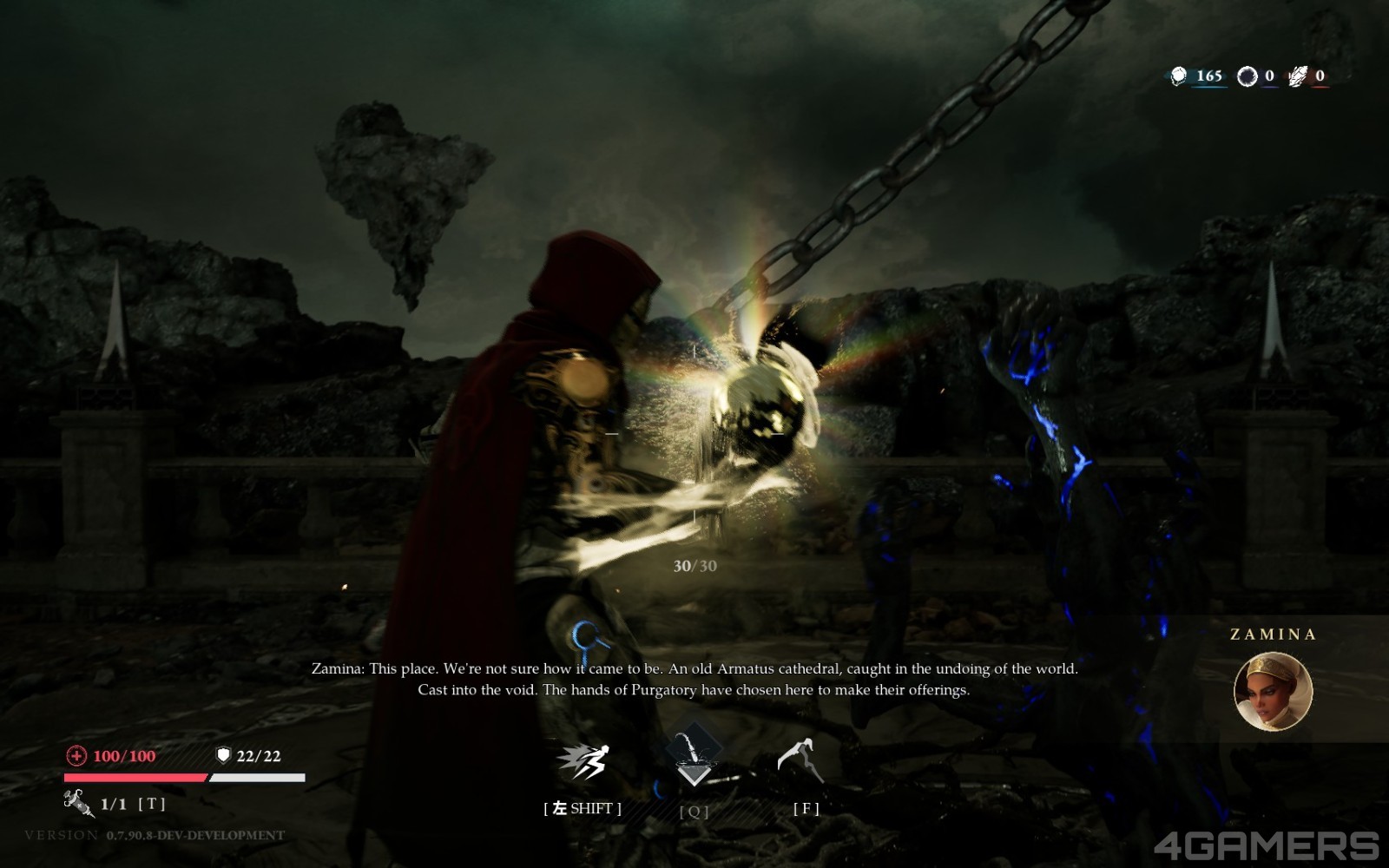Activate the dash sprint ability icon
The width and height of the screenshot is (1389, 868).
pyautogui.click(x=583, y=762)
